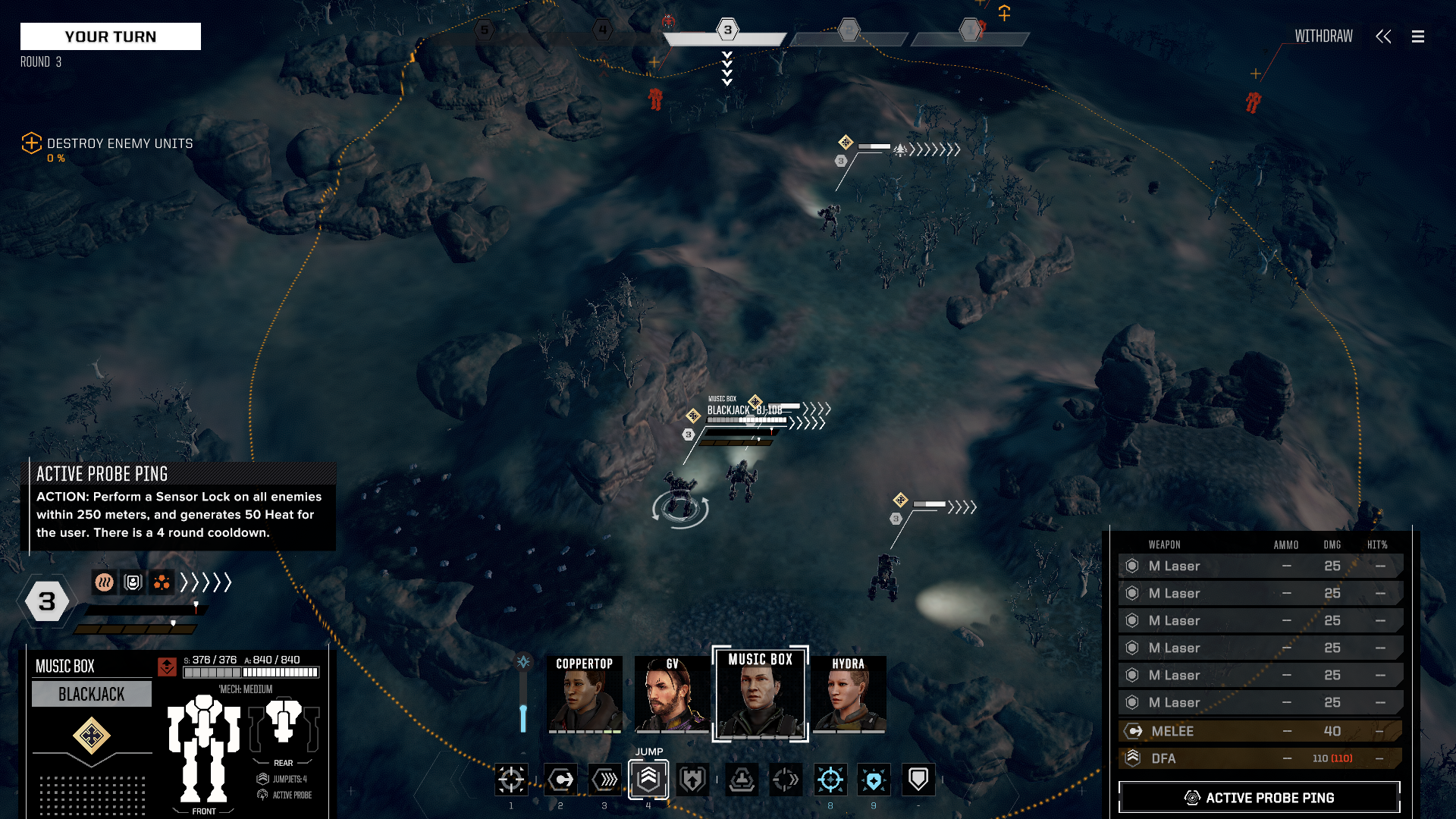
Task: Select pilot Coppertop's portrait
Action: coord(585,695)
